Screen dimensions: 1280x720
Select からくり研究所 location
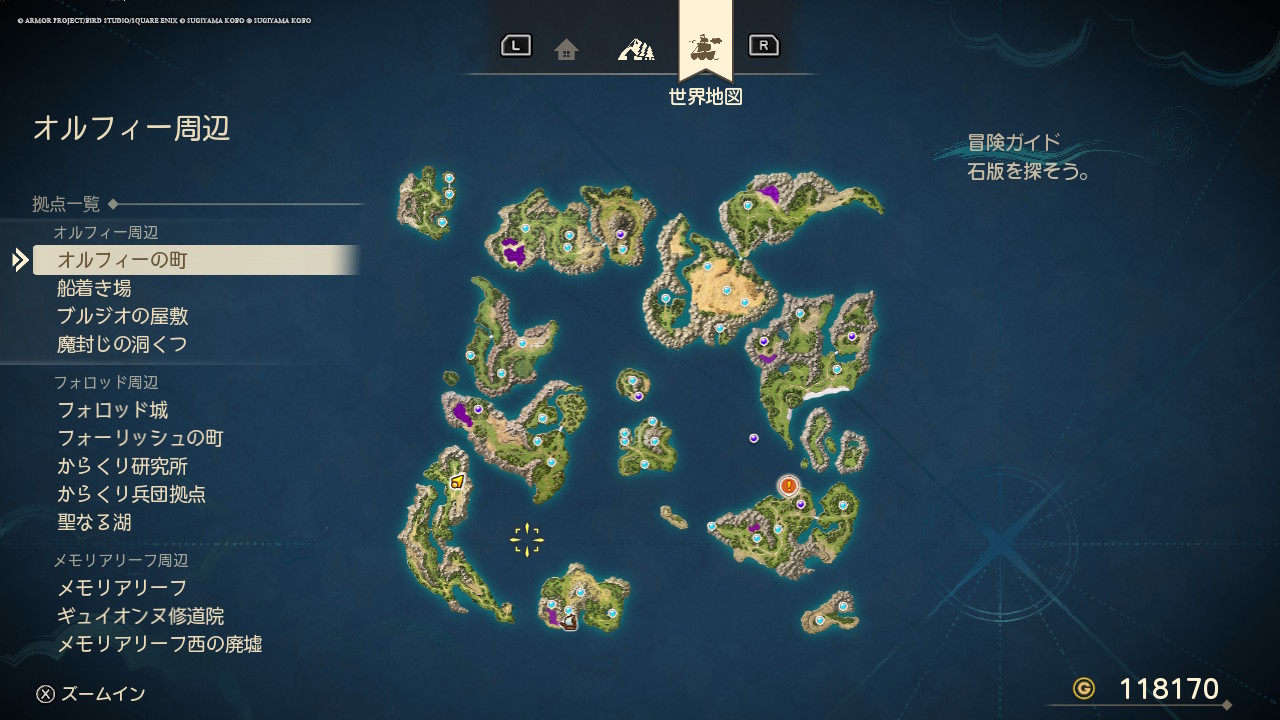coord(122,466)
